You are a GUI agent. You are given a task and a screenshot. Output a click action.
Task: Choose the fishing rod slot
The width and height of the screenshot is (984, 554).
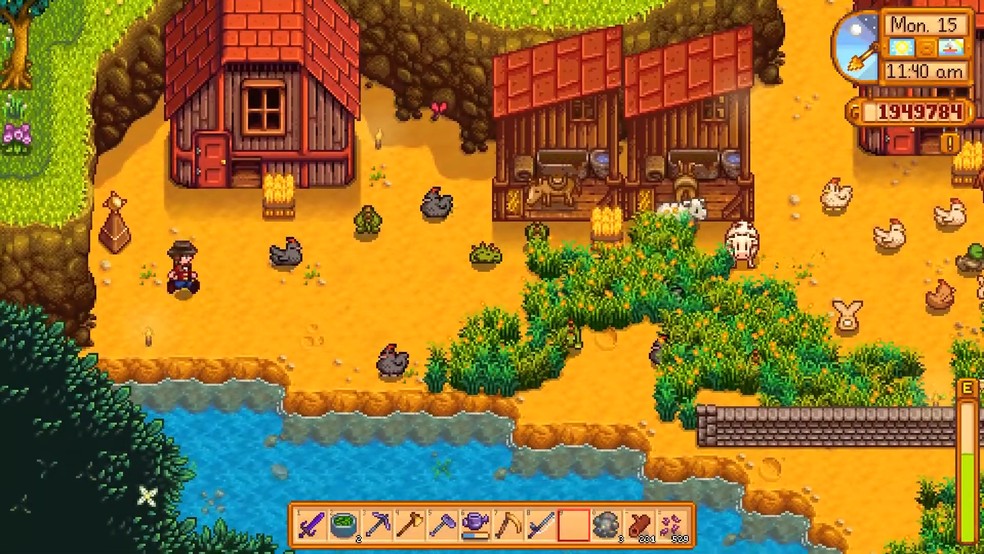click(x=541, y=524)
